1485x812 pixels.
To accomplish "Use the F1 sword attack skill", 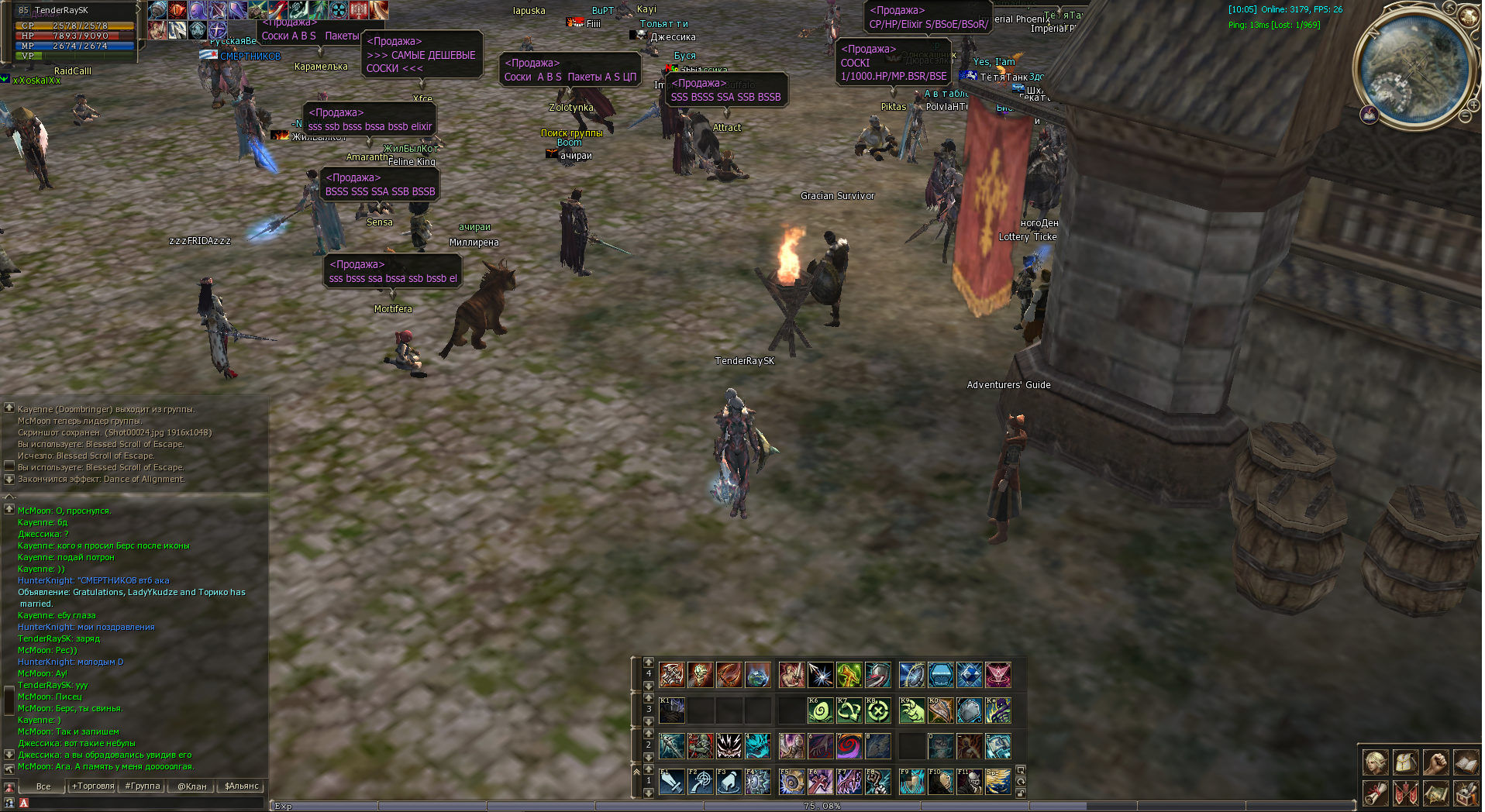I will coord(671,782).
